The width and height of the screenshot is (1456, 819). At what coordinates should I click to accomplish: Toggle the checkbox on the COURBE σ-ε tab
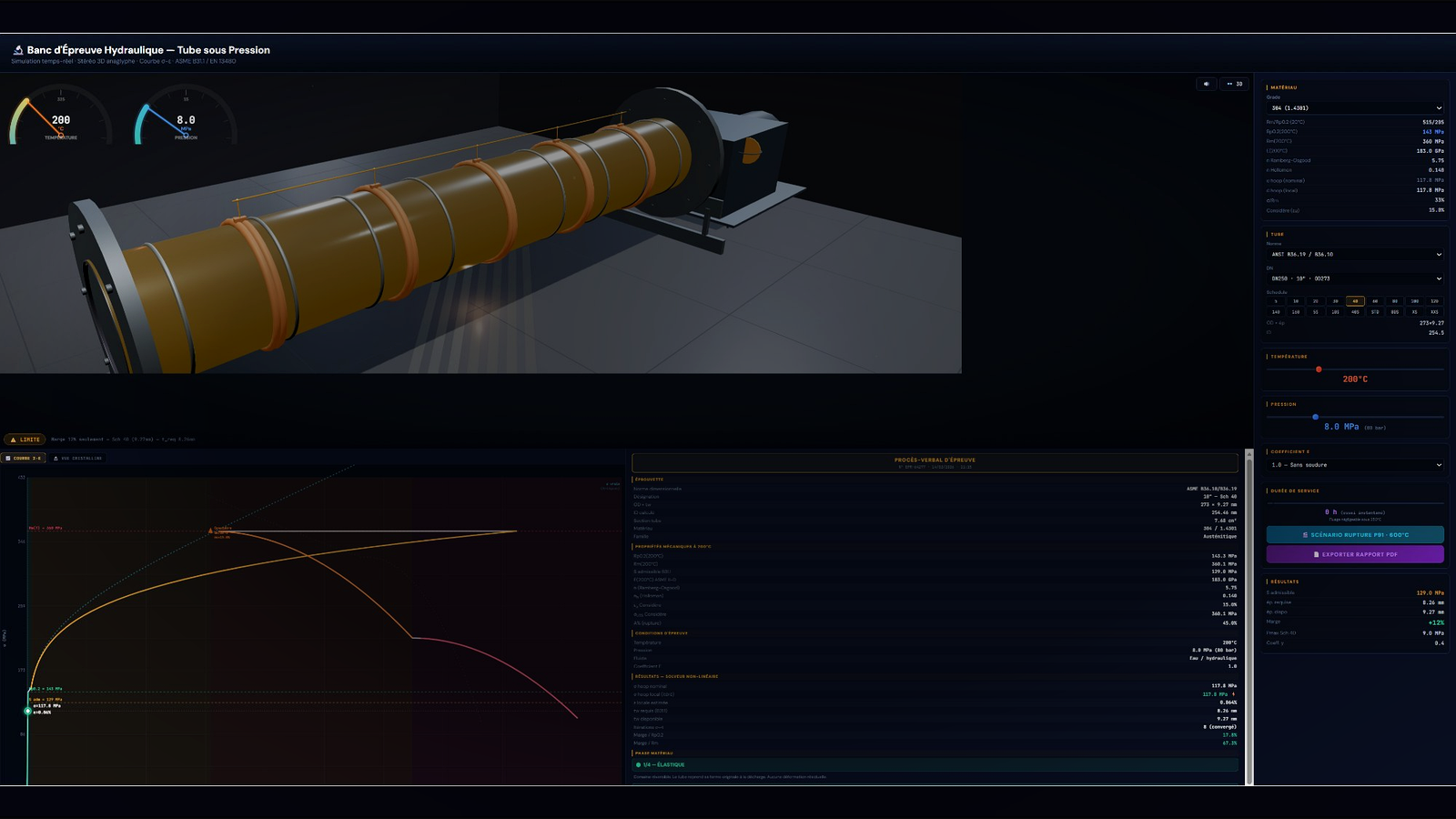coord(8,458)
